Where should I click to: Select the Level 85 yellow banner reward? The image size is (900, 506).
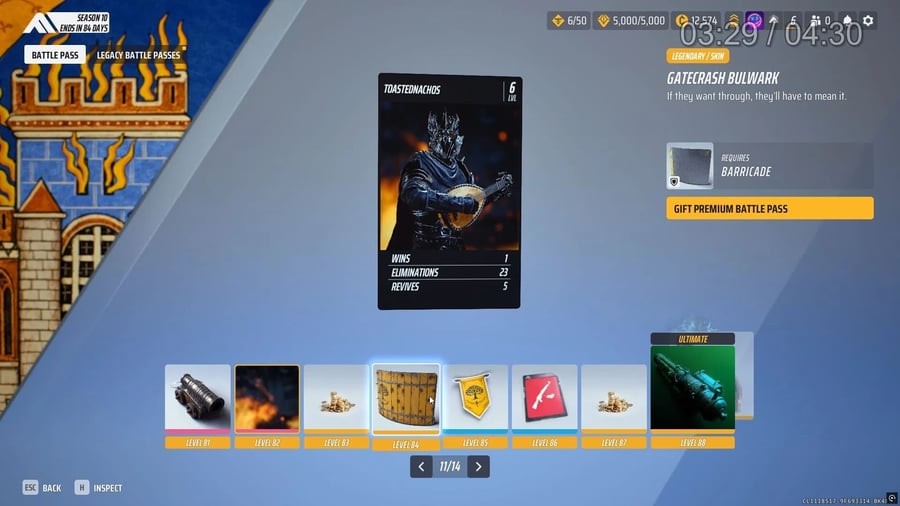point(476,398)
